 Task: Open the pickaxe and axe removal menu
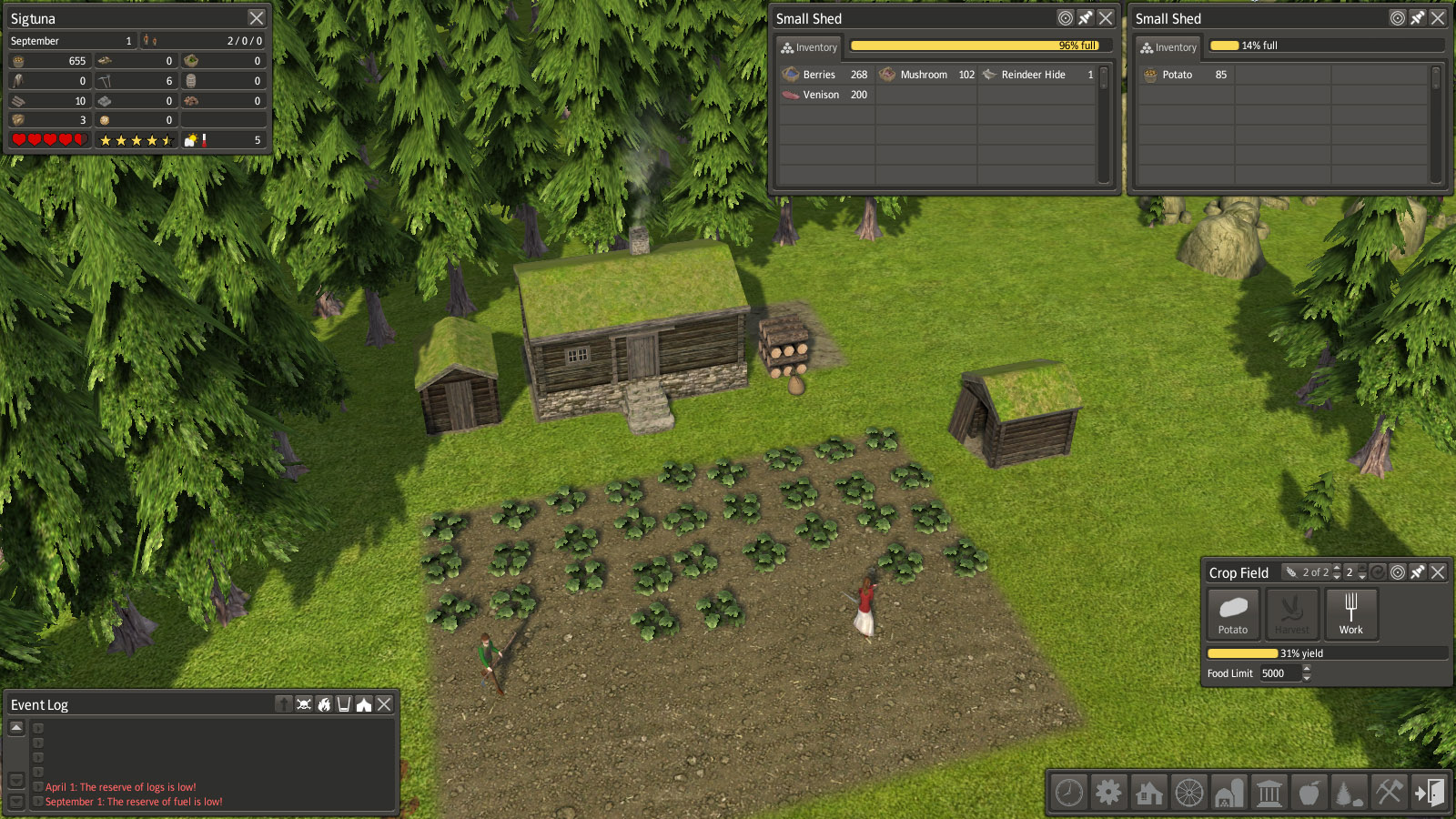1389,793
